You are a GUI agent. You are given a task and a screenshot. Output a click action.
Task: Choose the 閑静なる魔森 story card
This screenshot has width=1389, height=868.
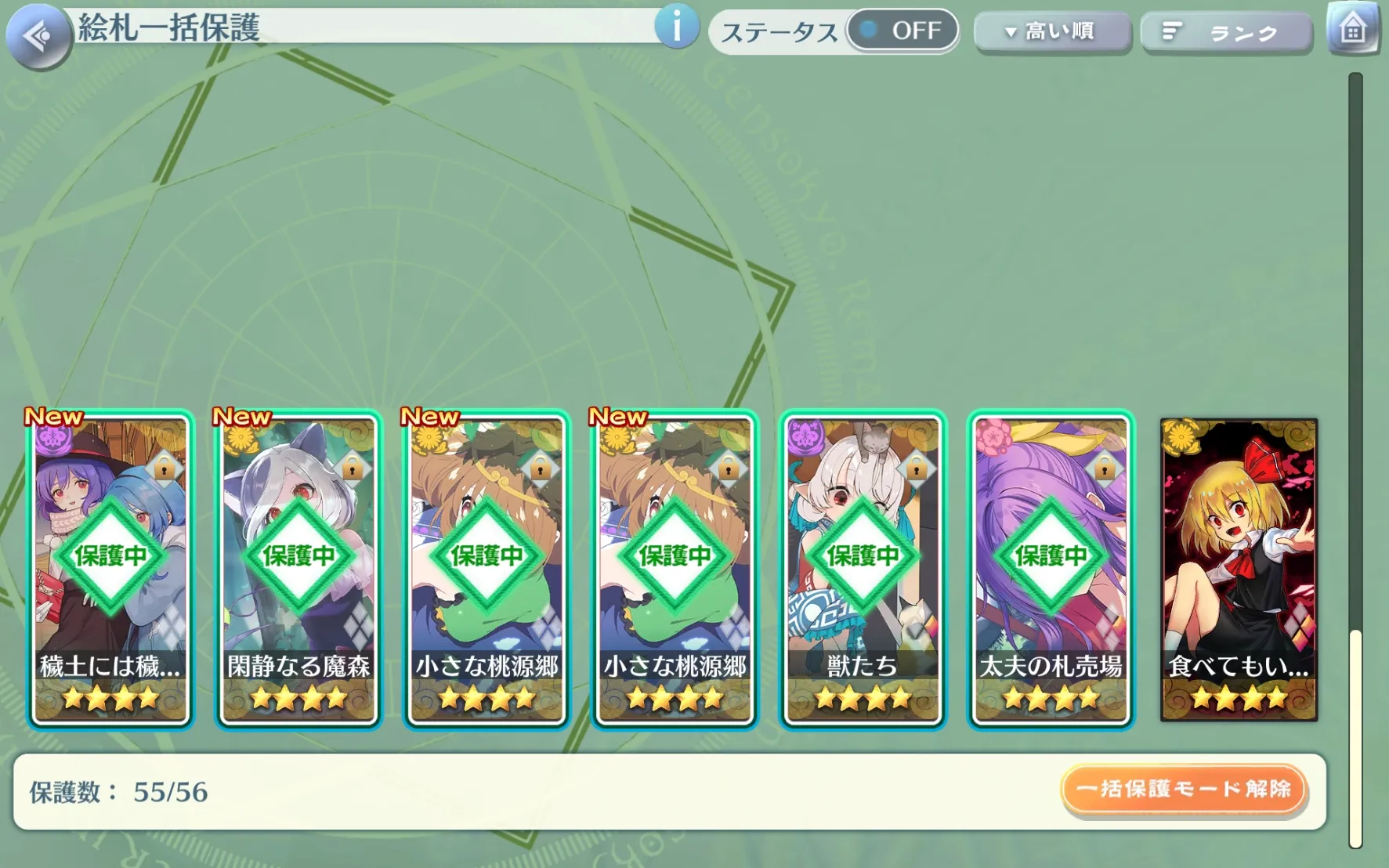298,570
